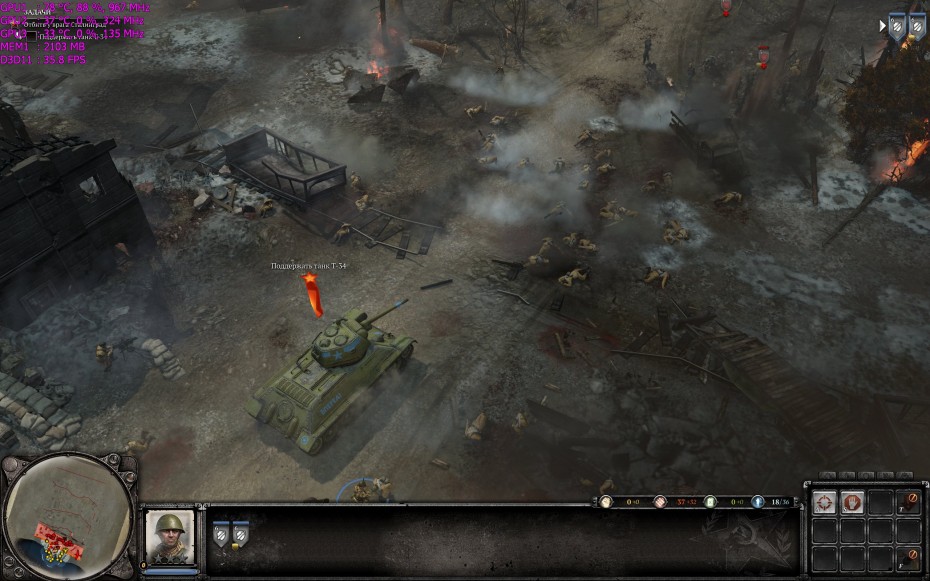930x581 pixels.
Task: Activate the red crosshair attack command
Action: (x=825, y=503)
